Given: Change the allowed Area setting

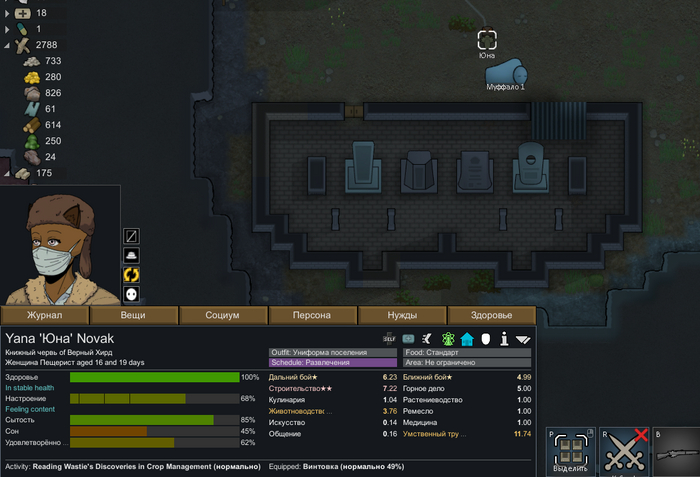Looking at the screenshot, I should pyautogui.click(x=467, y=363).
